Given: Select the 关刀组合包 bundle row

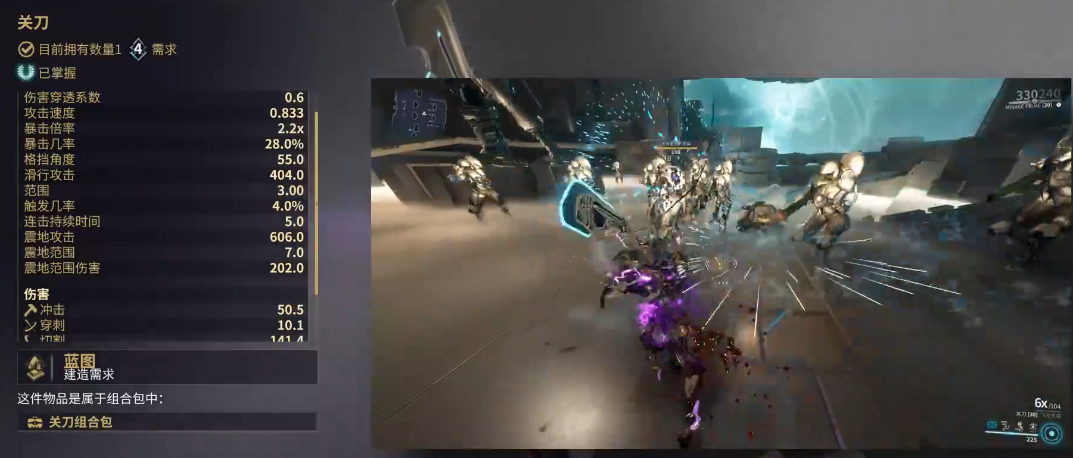Looking at the screenshot, I should click(167, 422).
